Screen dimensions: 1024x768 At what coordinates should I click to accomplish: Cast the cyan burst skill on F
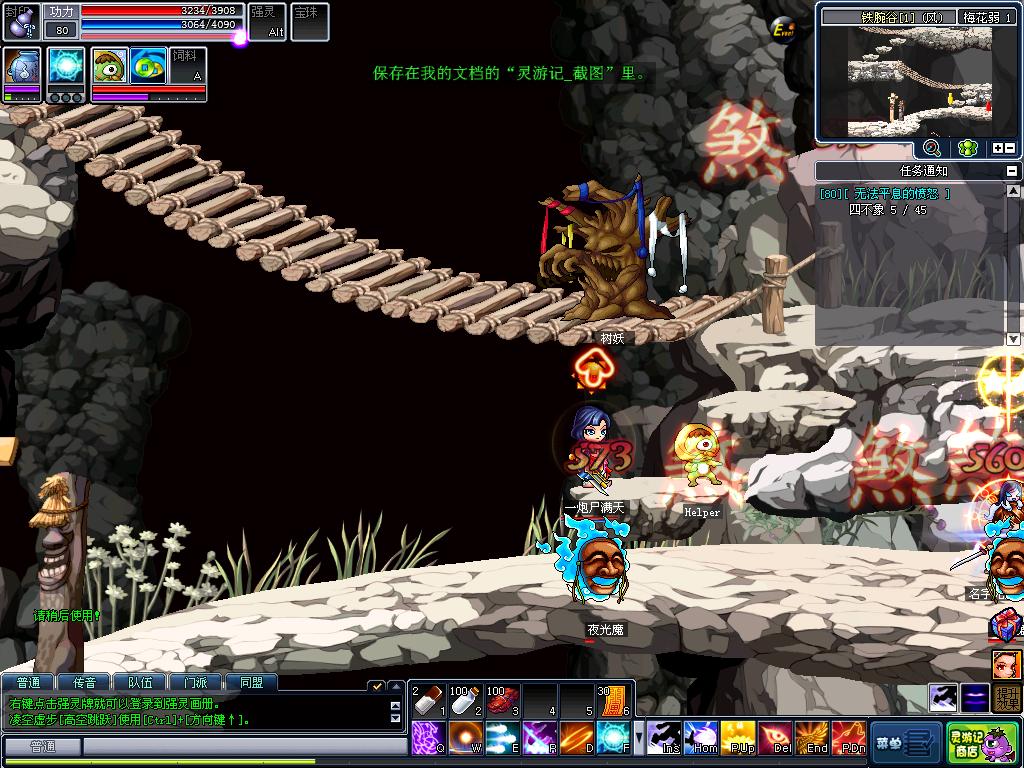point(613,738)
